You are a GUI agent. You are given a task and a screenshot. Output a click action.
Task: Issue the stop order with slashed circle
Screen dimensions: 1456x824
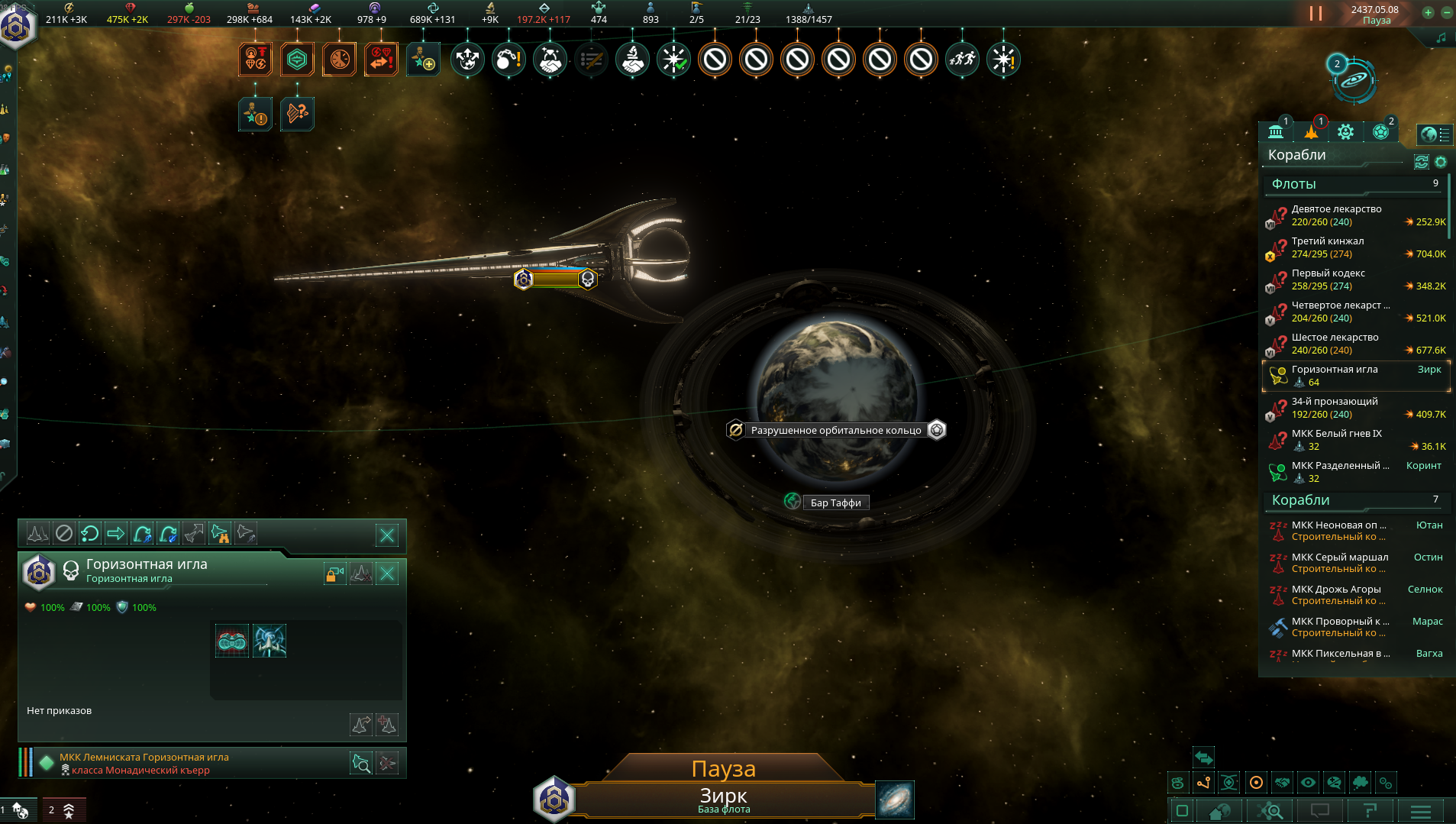(64, 533)
